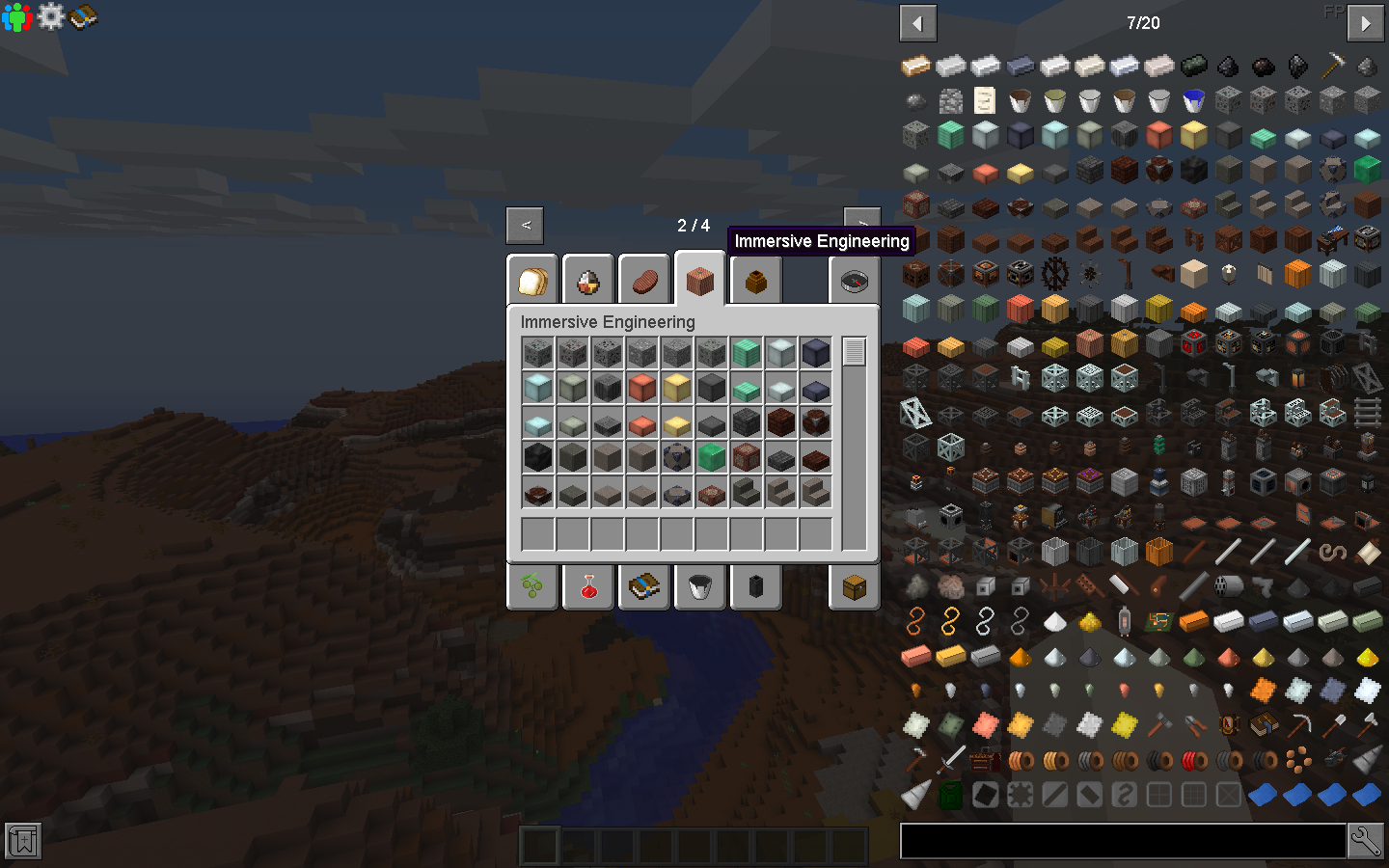
Task: Click the multiplayer player heads icon top-left
Action: pyautogui.click(x=15, y=15)
